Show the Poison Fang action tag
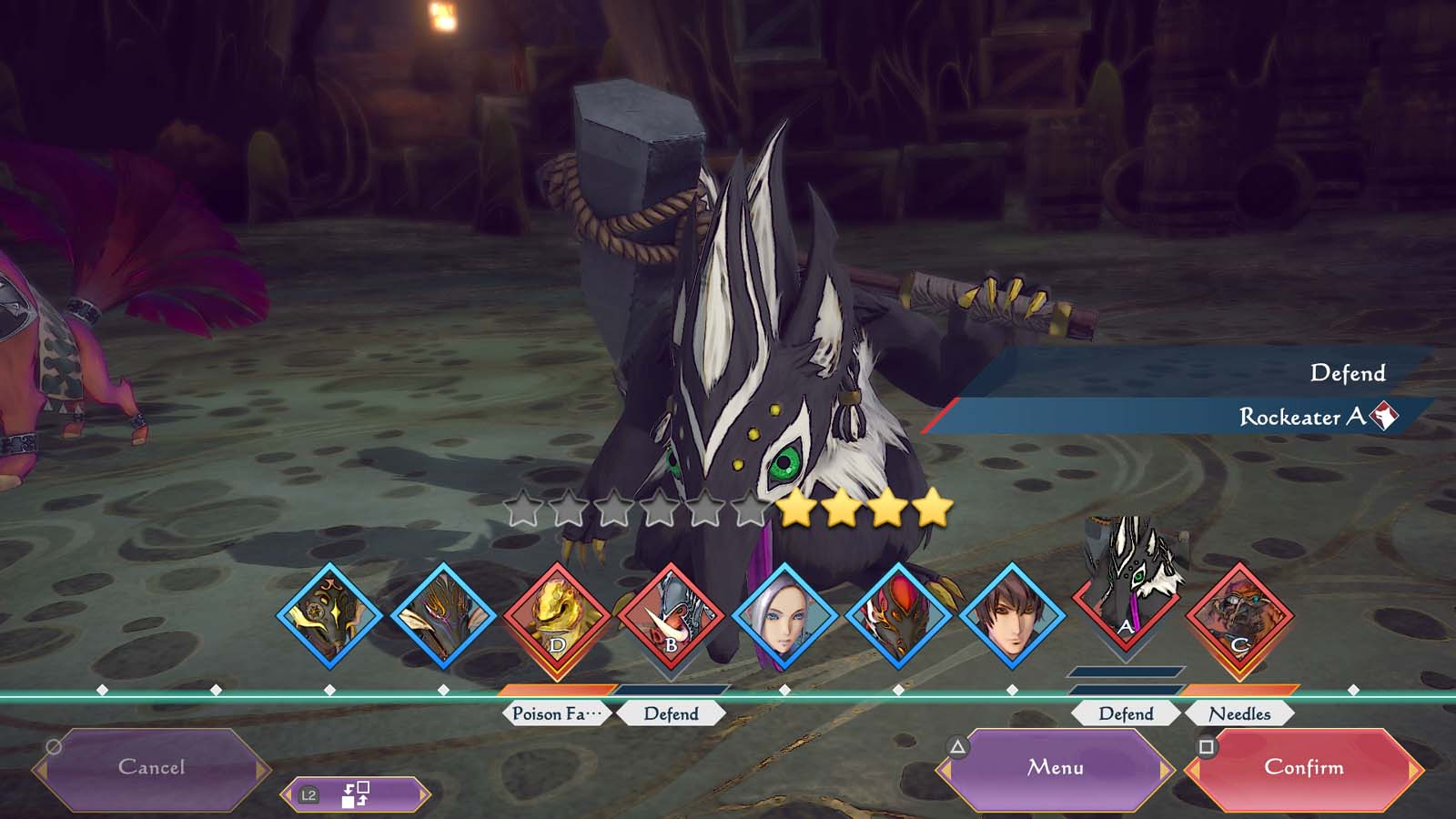 point(557,713)
